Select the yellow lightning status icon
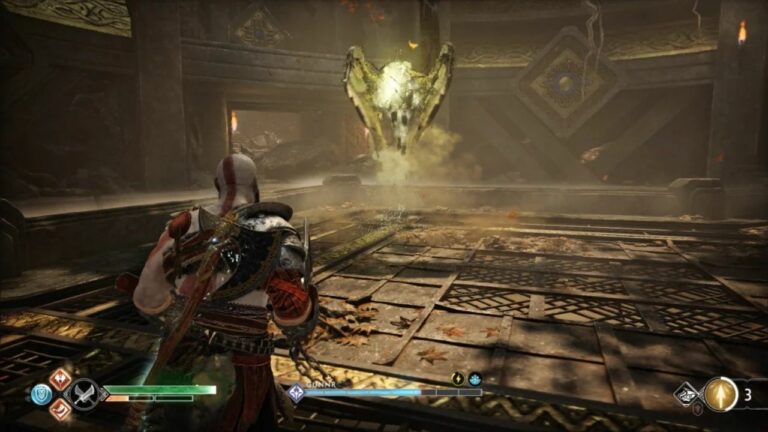The width and height of the screenshot is (768, 432). point(457,379)
